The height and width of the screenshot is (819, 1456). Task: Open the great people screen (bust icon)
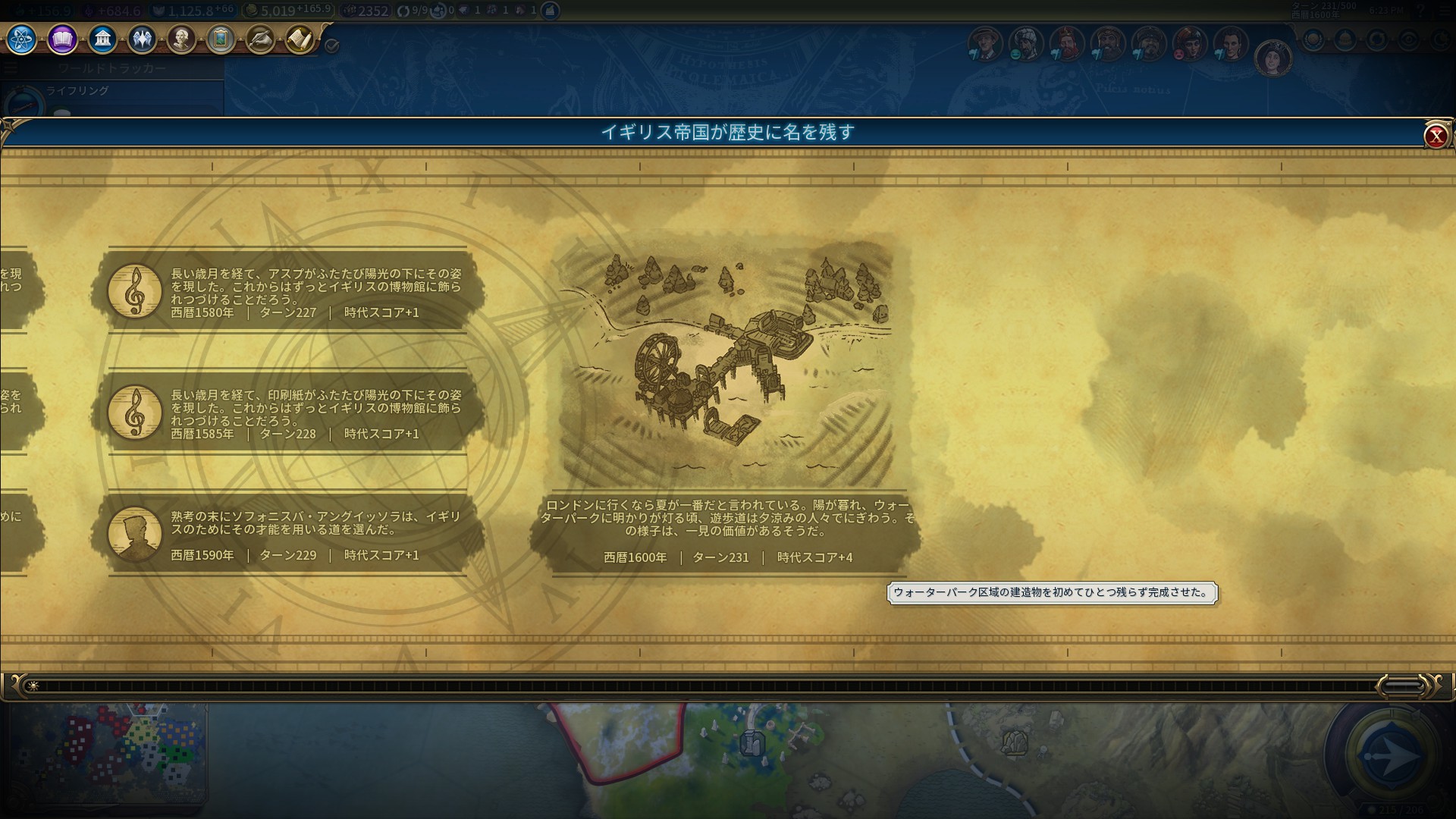point(181,39)
